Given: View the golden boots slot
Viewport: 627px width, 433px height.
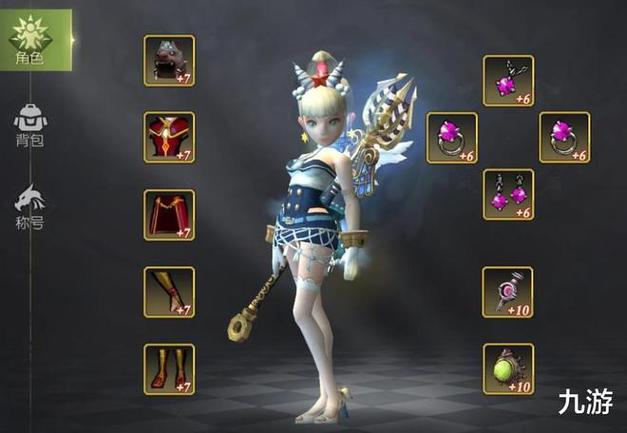Looking at the screenshot, I should click(x=169, y=368).
